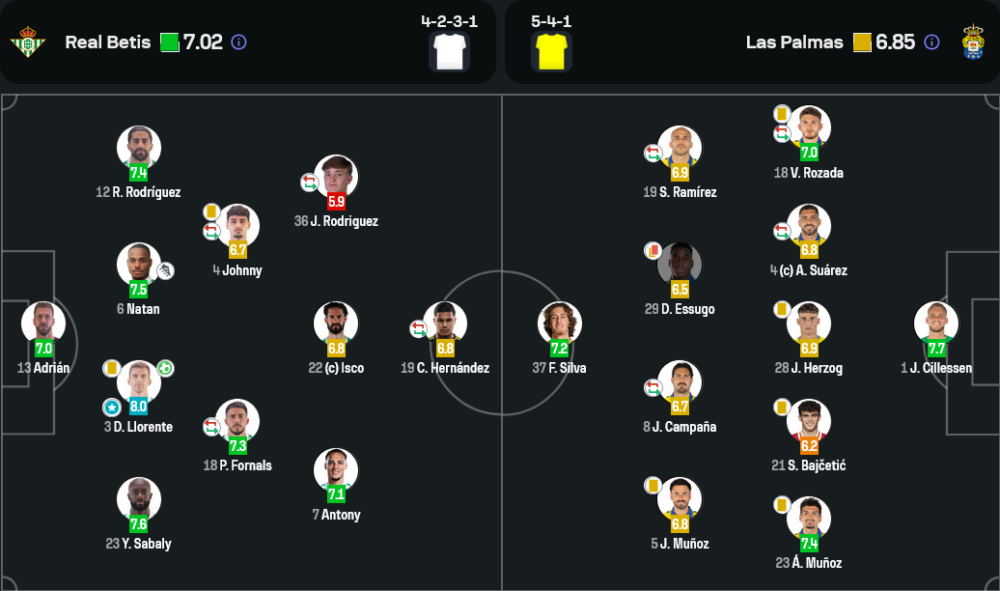Select V. Rozada's player portrait

pyautogui.click(x=808, y=127)
